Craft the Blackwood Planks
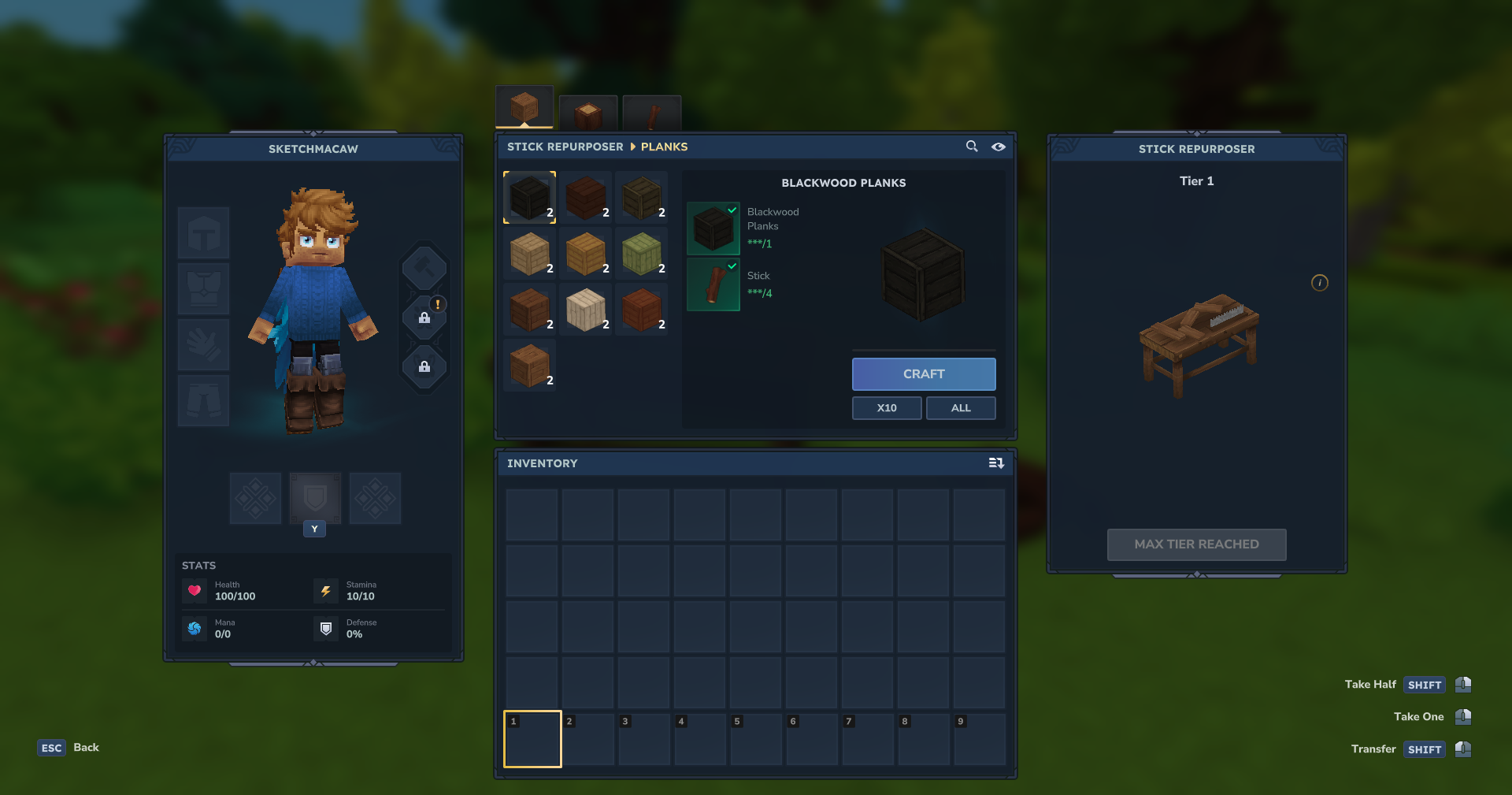Image resolution: width=1512 pixels, height=795 pixels. point(923,374)
